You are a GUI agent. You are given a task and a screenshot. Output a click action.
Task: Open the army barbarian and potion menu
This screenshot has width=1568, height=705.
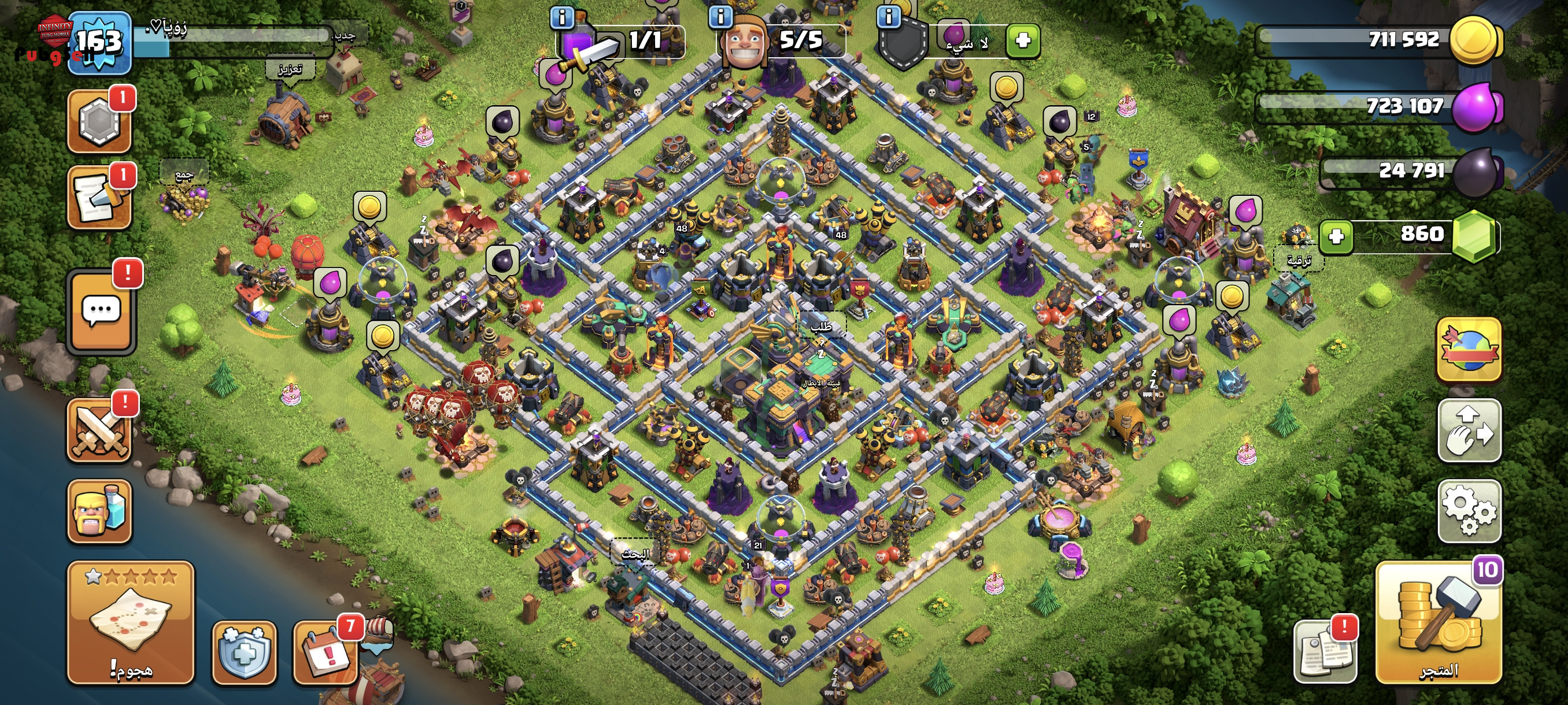coord(99,511)
